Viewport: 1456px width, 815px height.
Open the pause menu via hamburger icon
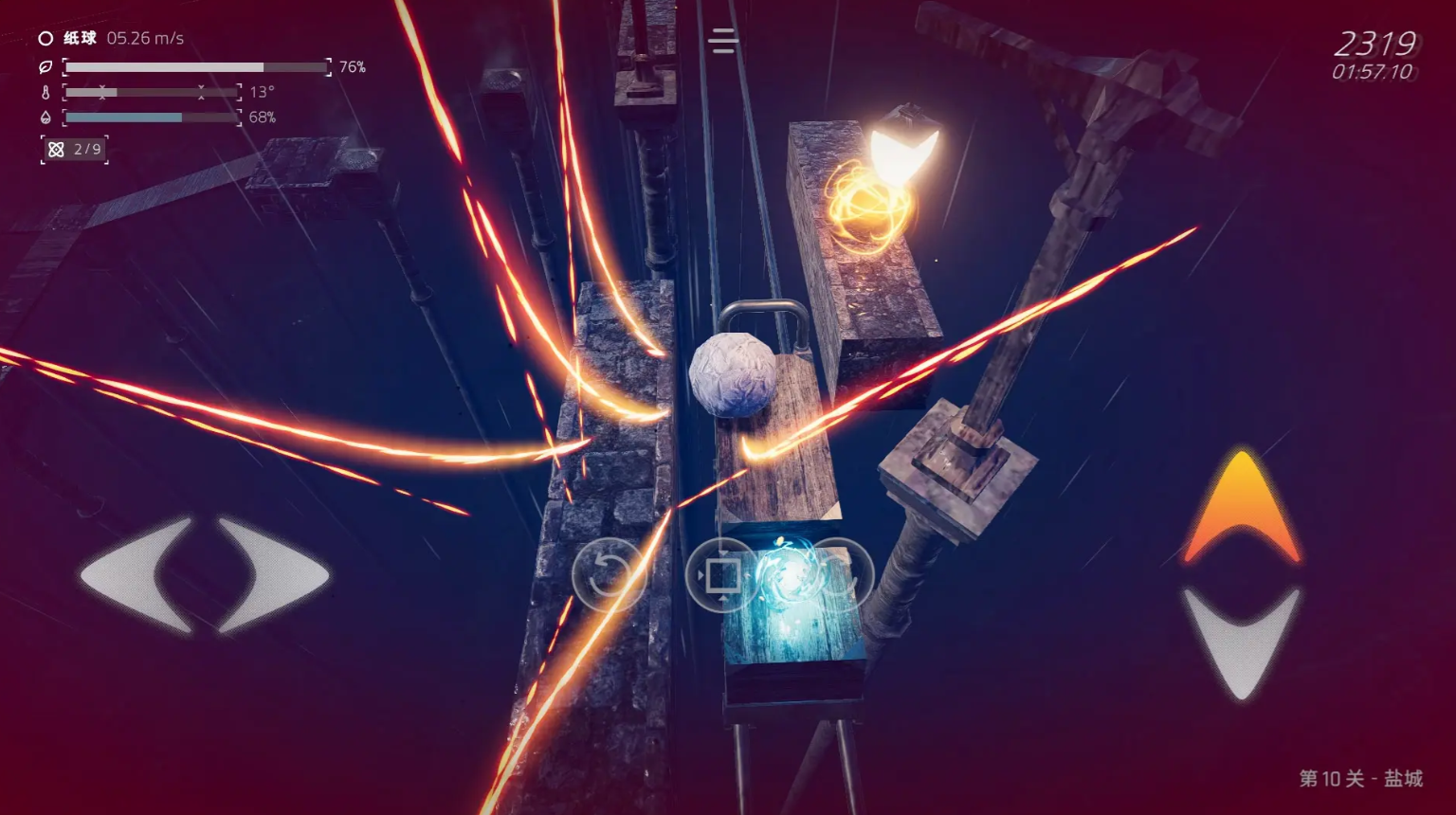click(x=722, y=41)
